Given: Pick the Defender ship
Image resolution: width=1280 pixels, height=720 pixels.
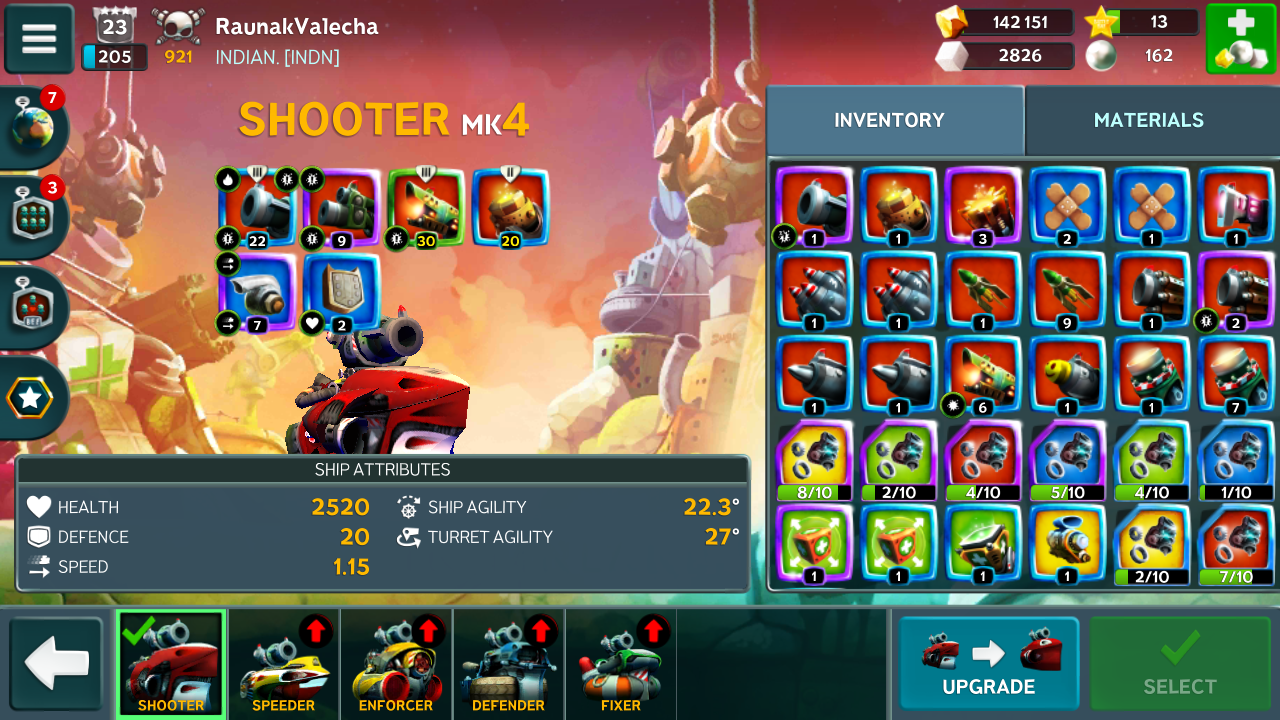Looking at the screenshot, I should point(508,664).
